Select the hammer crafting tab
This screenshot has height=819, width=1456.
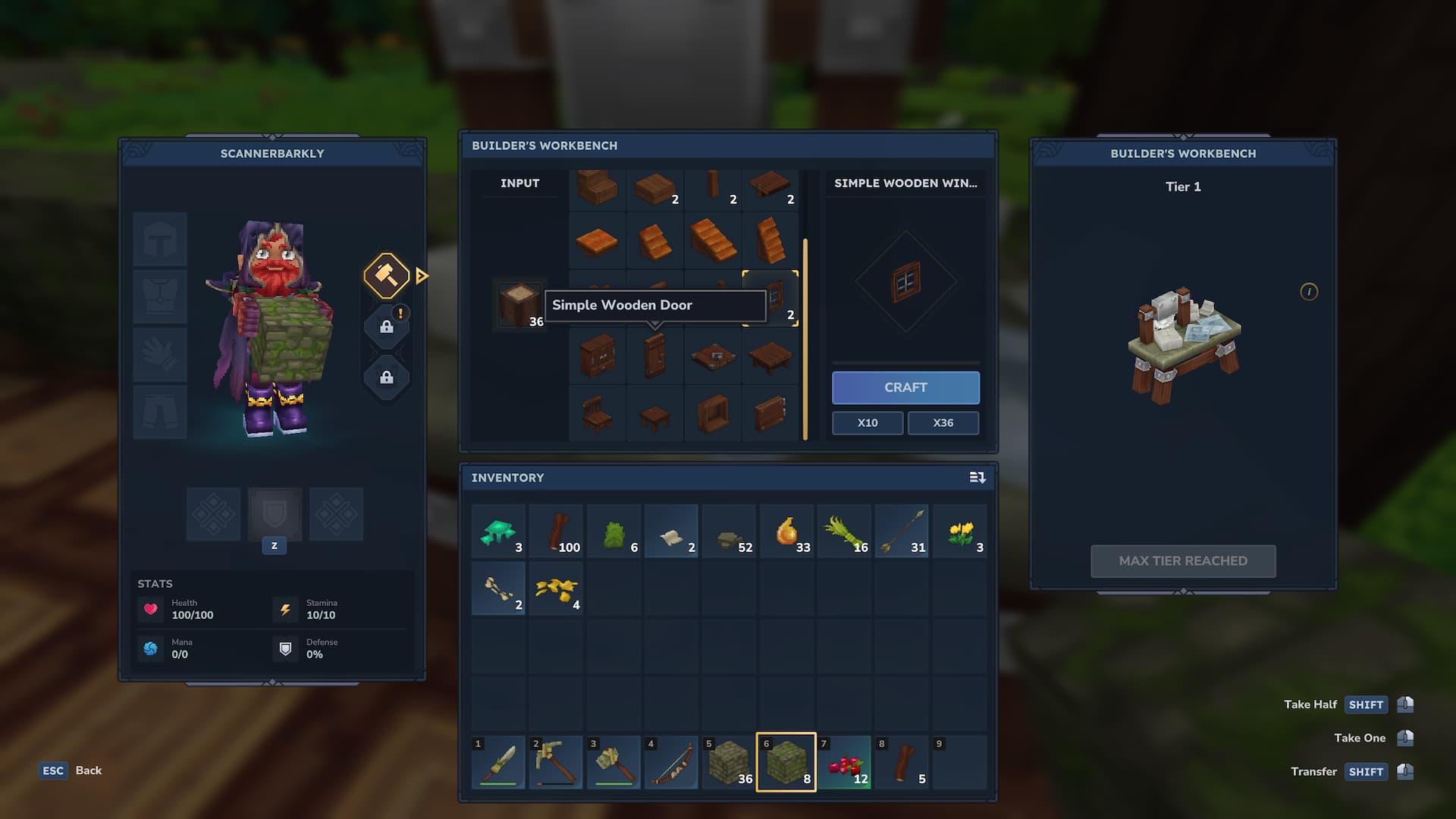(387, 275)
